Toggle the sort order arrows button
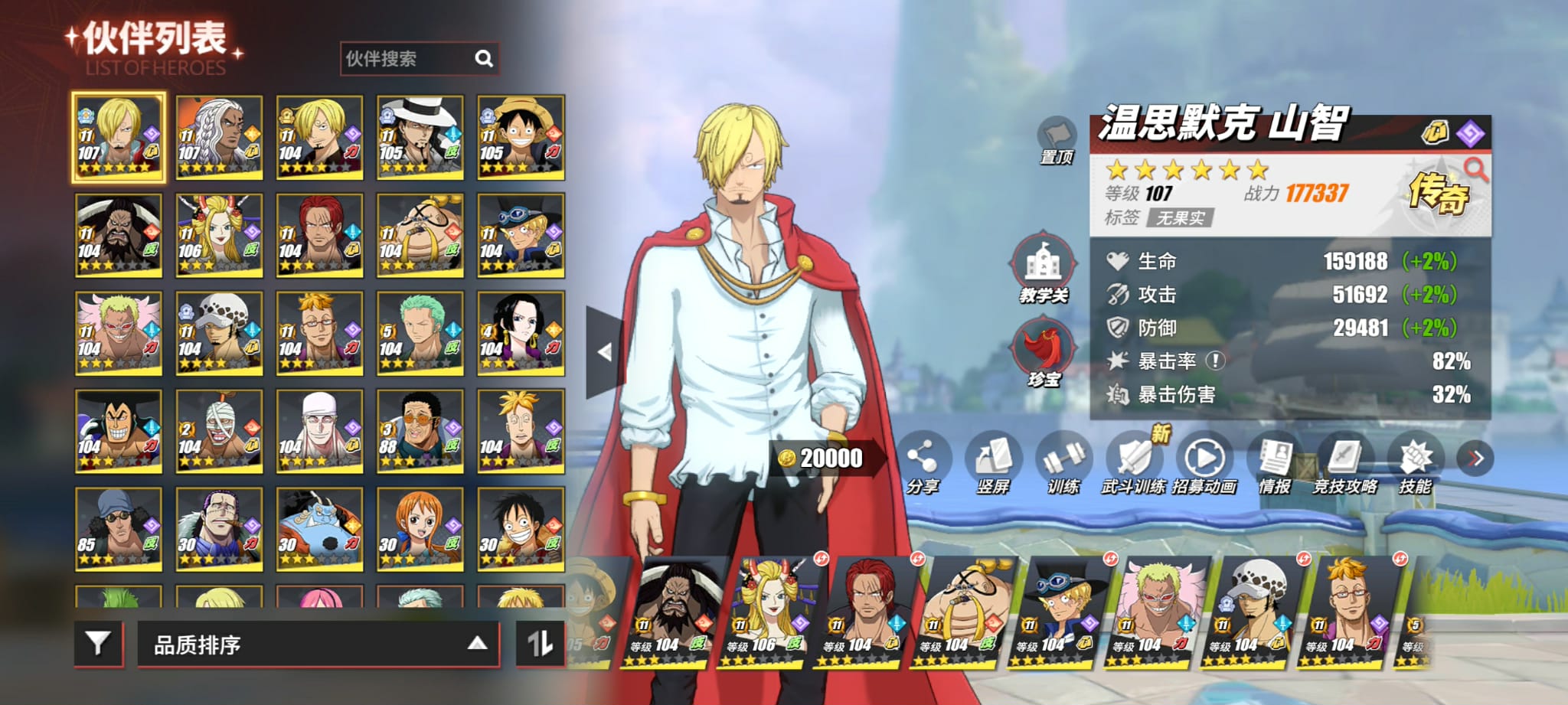Image resolution: width=1568 pixels, height=705 pixels. pos(541,644)
